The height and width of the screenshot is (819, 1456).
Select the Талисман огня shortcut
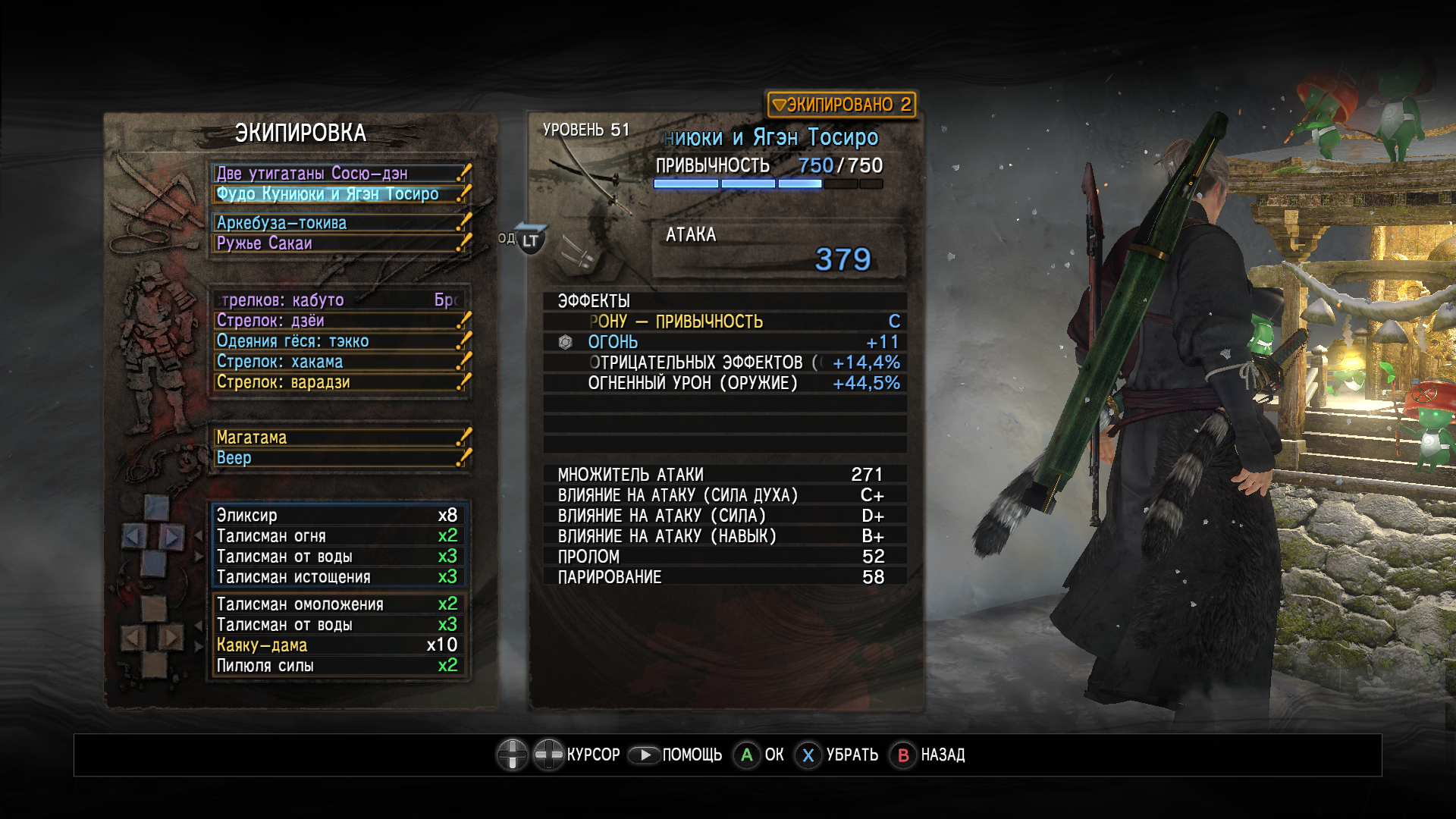click(337, 536)
